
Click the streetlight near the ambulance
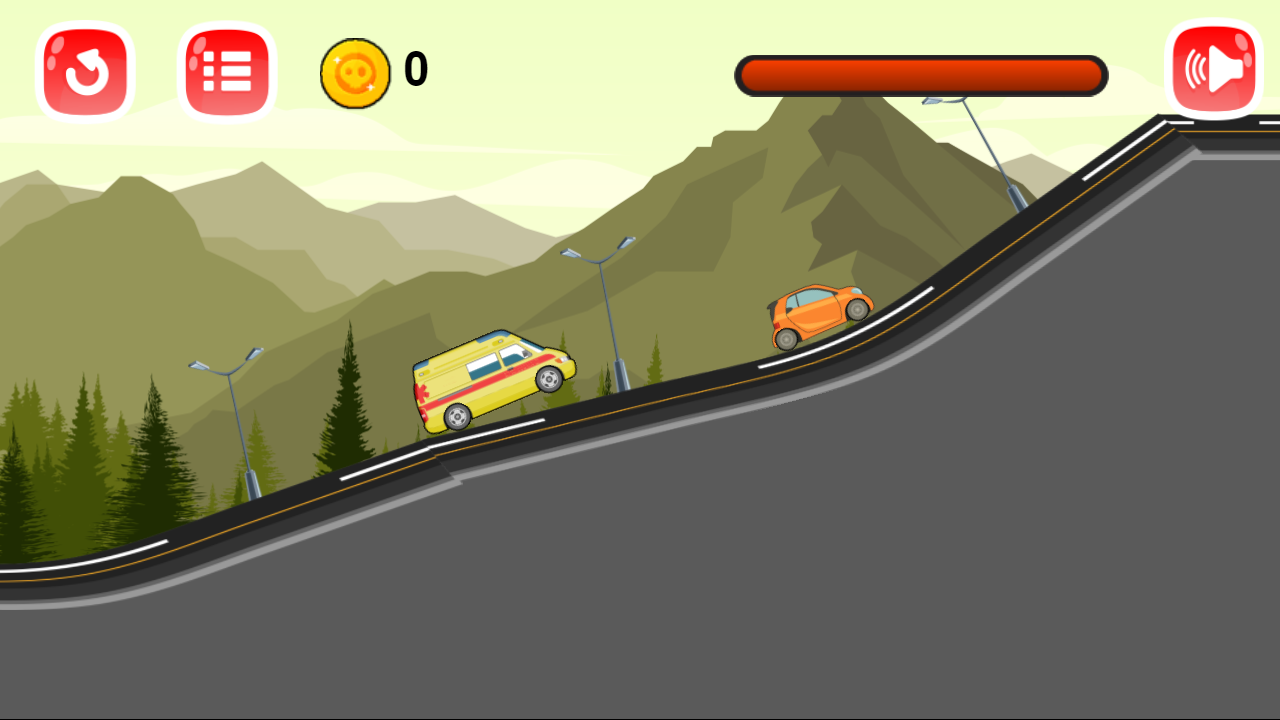coord(610,300)
